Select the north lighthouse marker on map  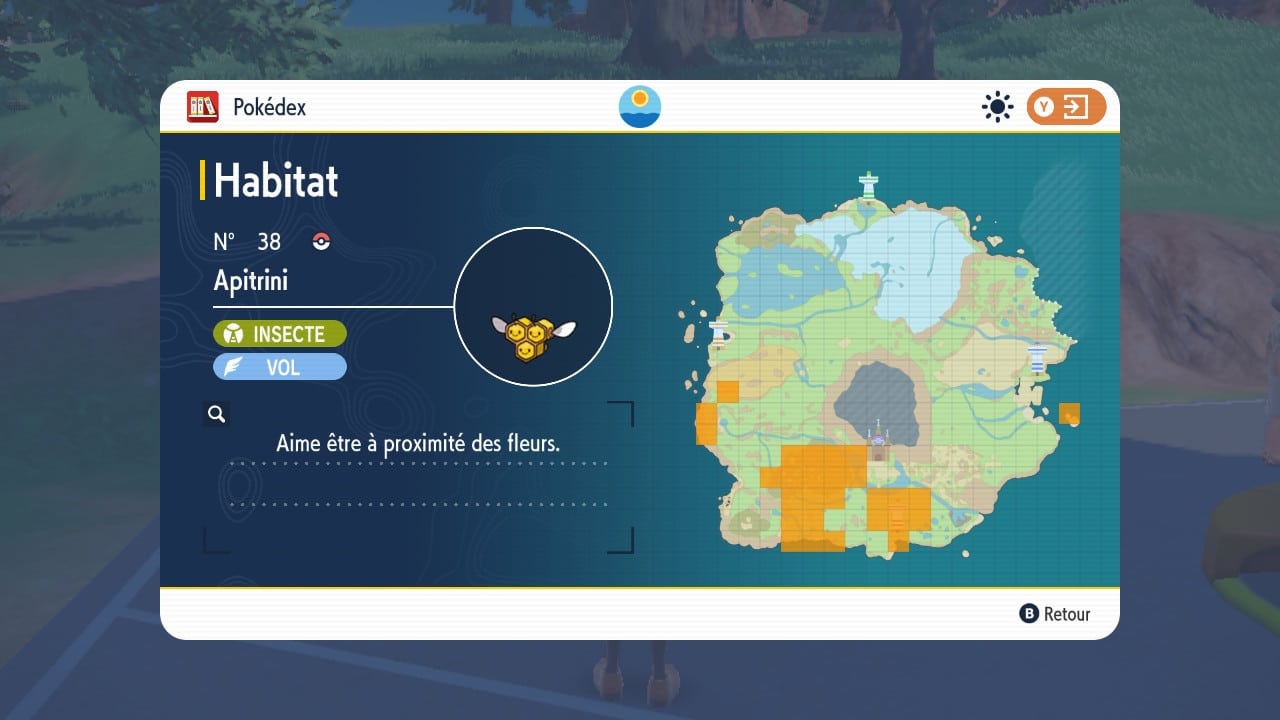coord(869,185)
